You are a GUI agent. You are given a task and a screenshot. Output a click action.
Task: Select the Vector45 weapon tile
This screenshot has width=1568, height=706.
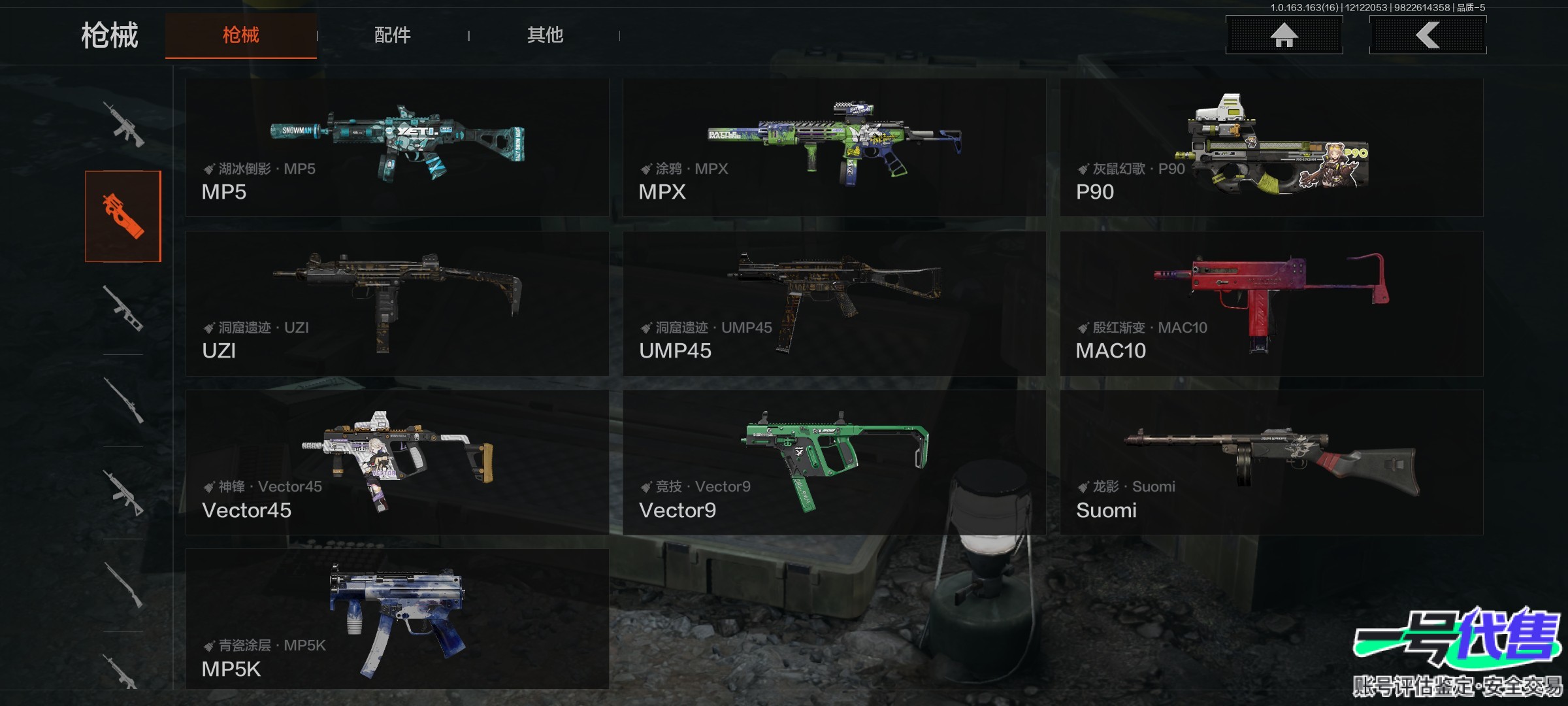397,463
